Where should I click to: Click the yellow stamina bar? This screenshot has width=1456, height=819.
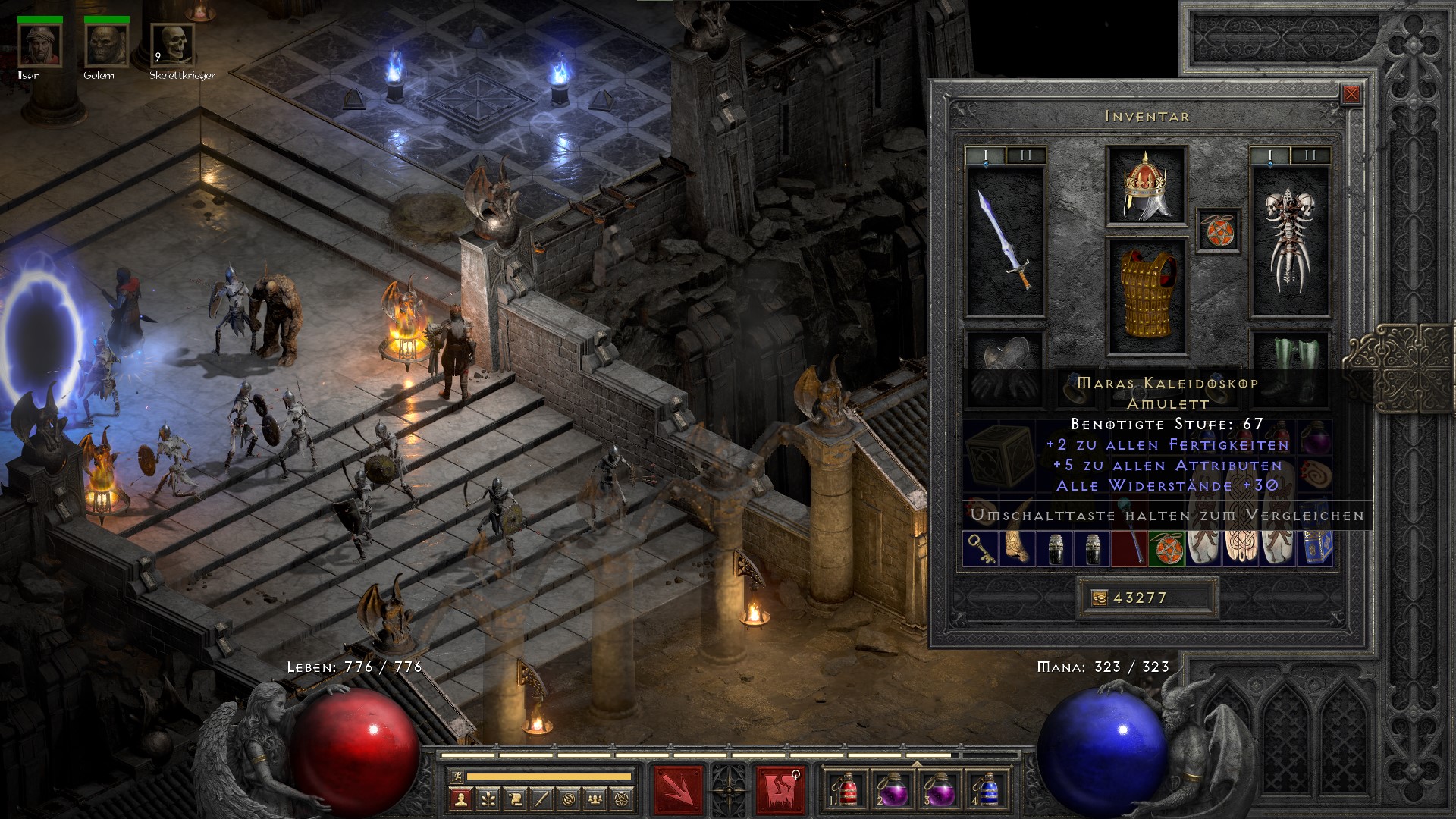(x=548, y=777)
